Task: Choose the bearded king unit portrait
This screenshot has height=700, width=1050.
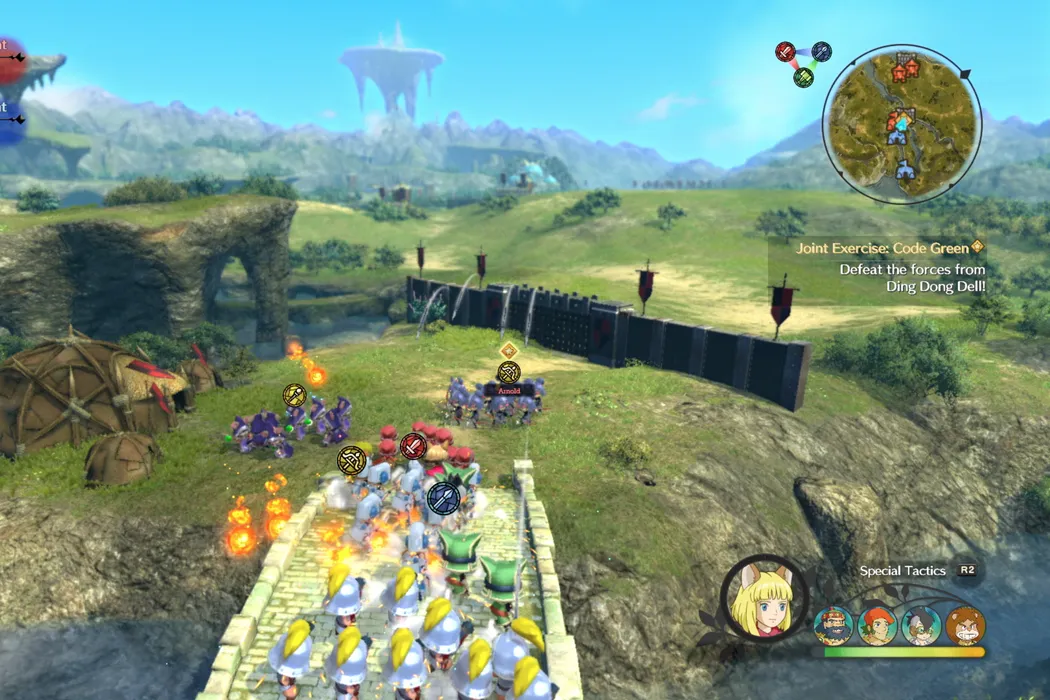Action: (x=834, y=626)
